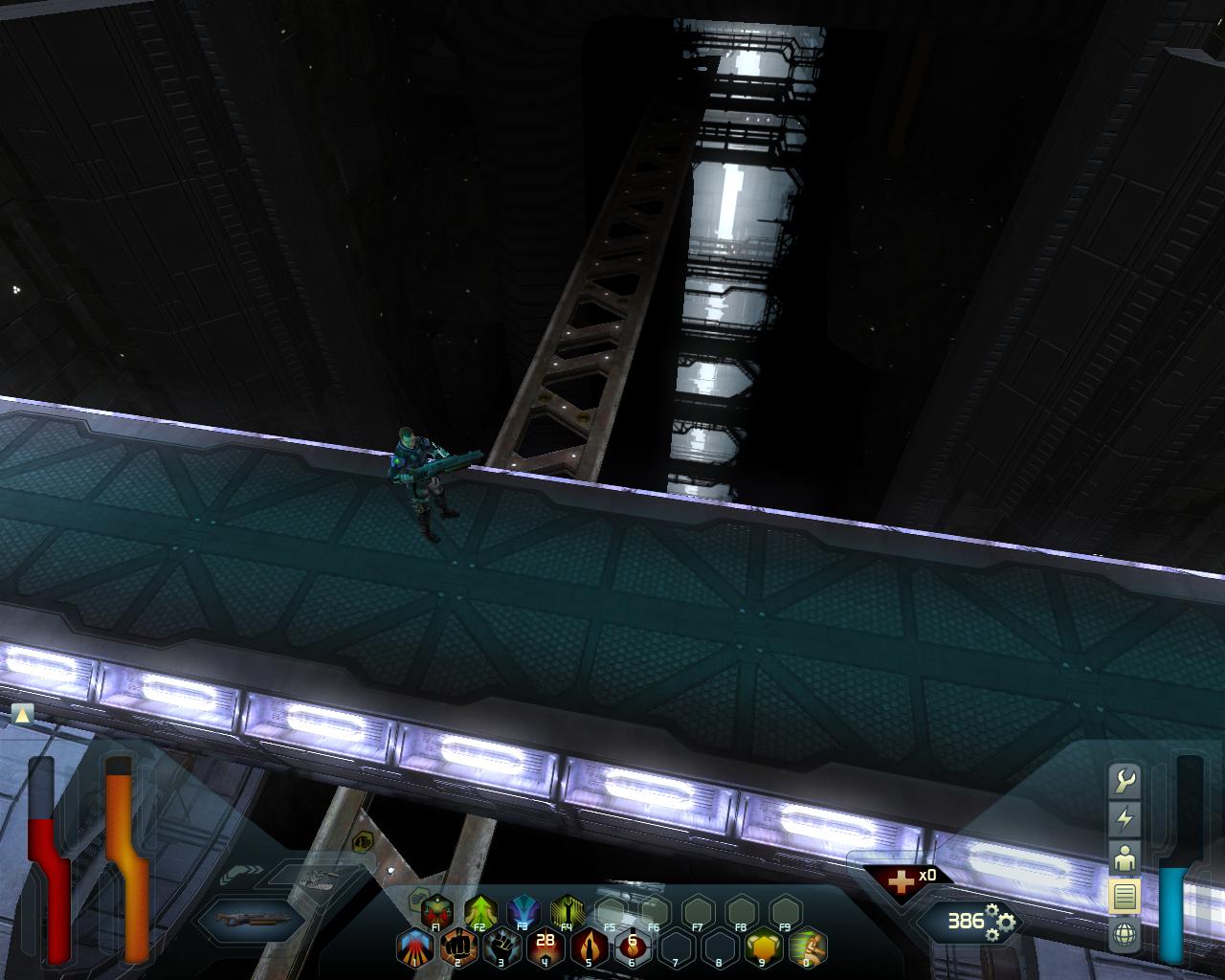Viewport: 1225px width, 980px height.
Task: Use the F4 wrench circuit skill
Action: pyautogui.click(x=568, y=910)
